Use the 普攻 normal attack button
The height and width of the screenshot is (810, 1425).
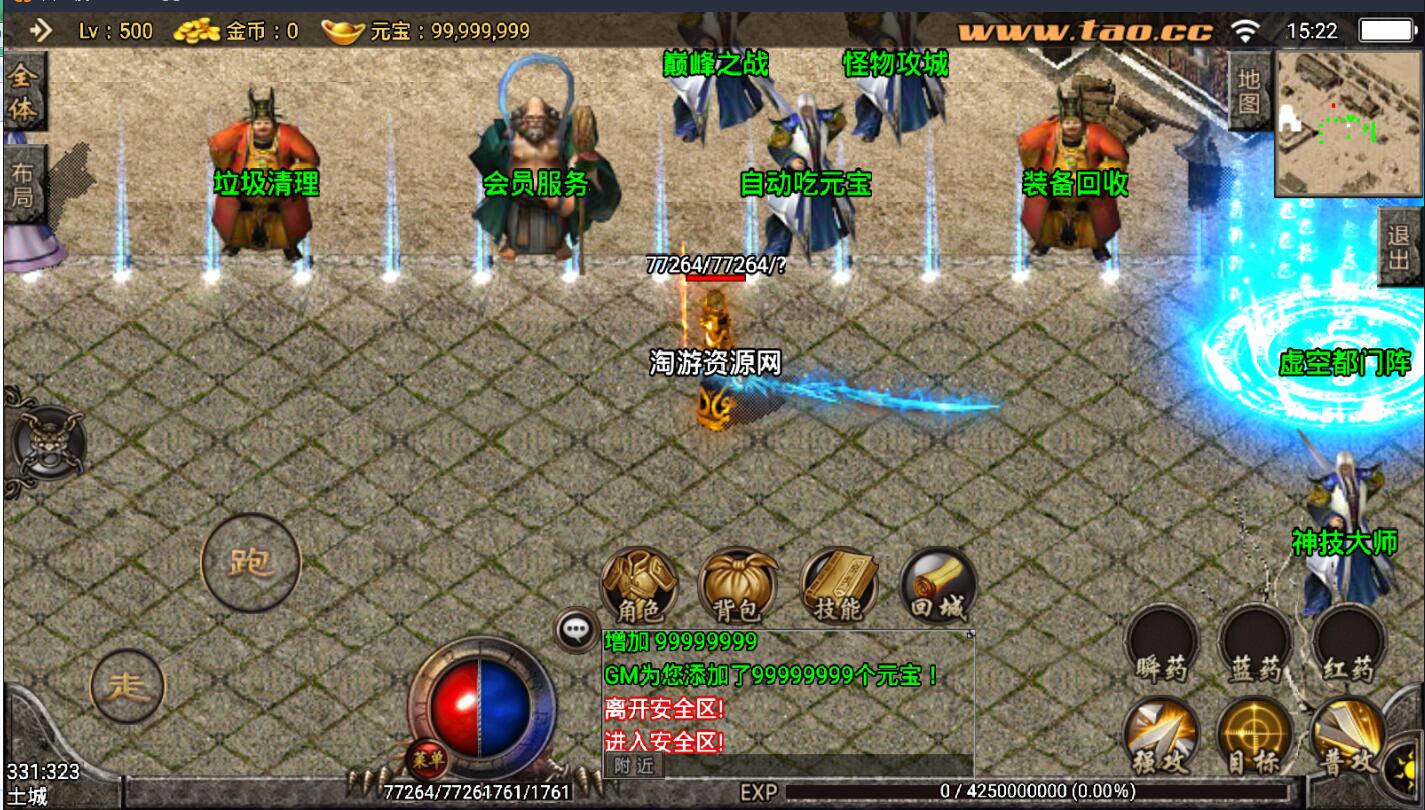1347,737
